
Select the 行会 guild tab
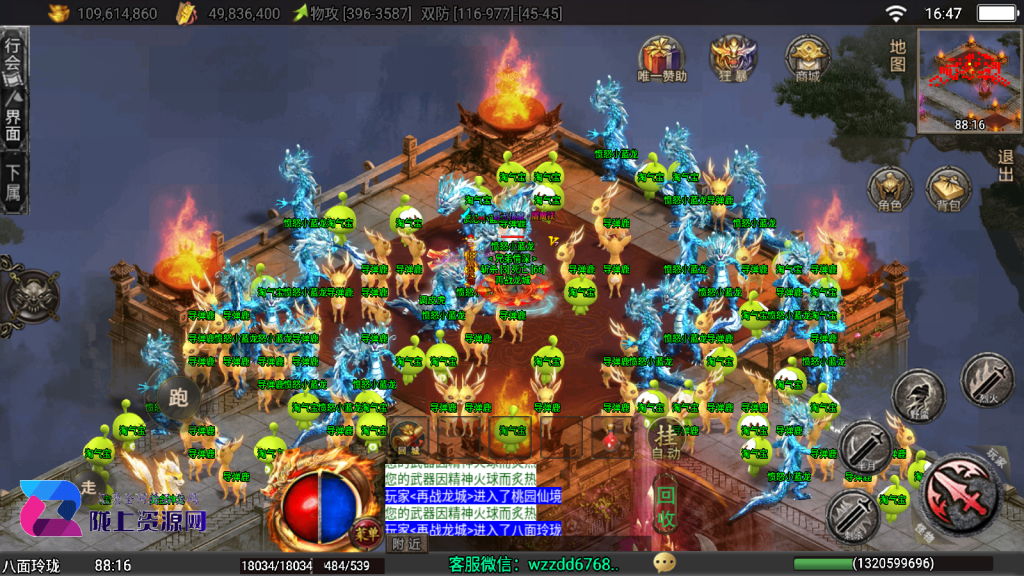[x=13, y=56]
